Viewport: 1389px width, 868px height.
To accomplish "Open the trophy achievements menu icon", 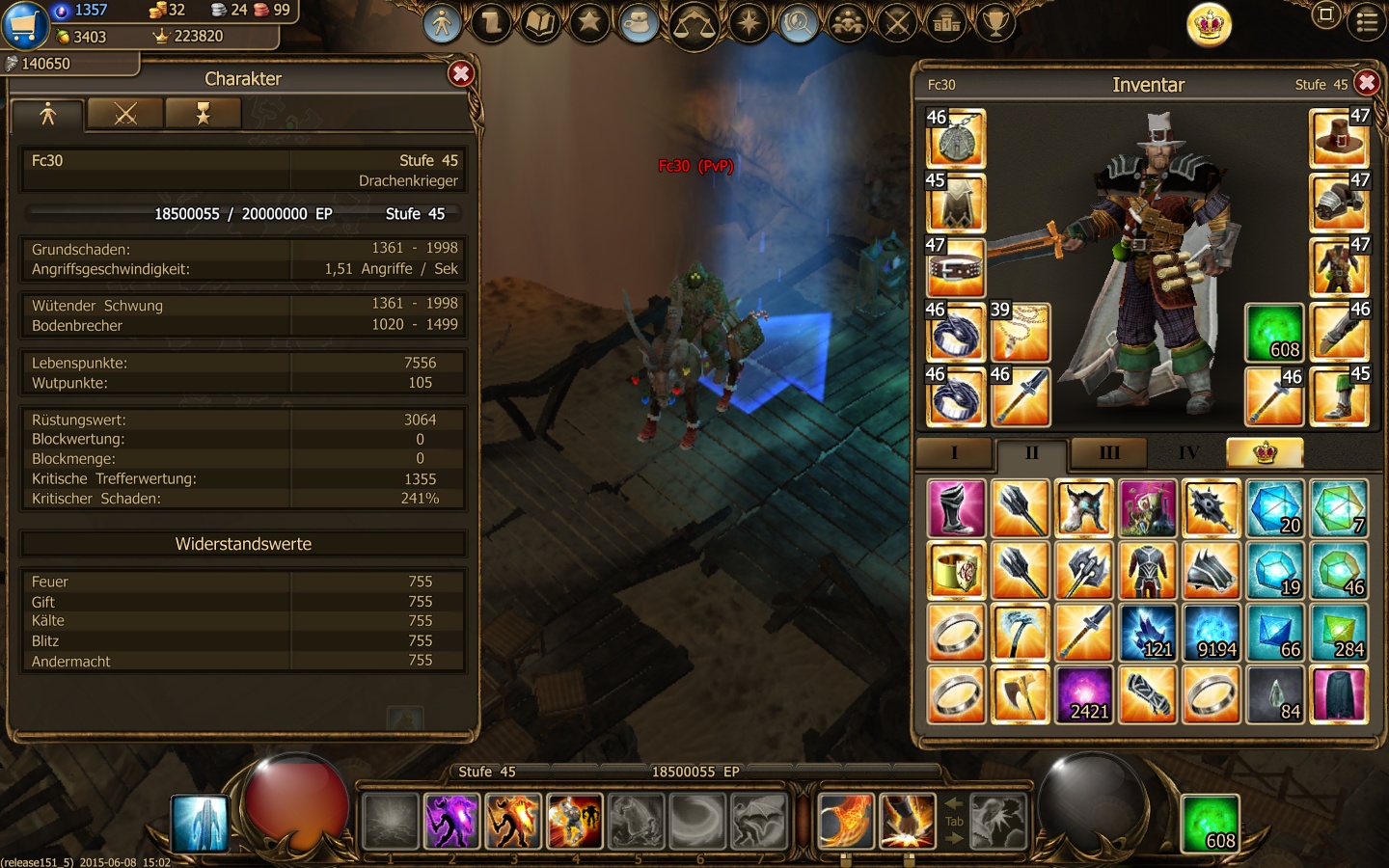I will 995,21.
